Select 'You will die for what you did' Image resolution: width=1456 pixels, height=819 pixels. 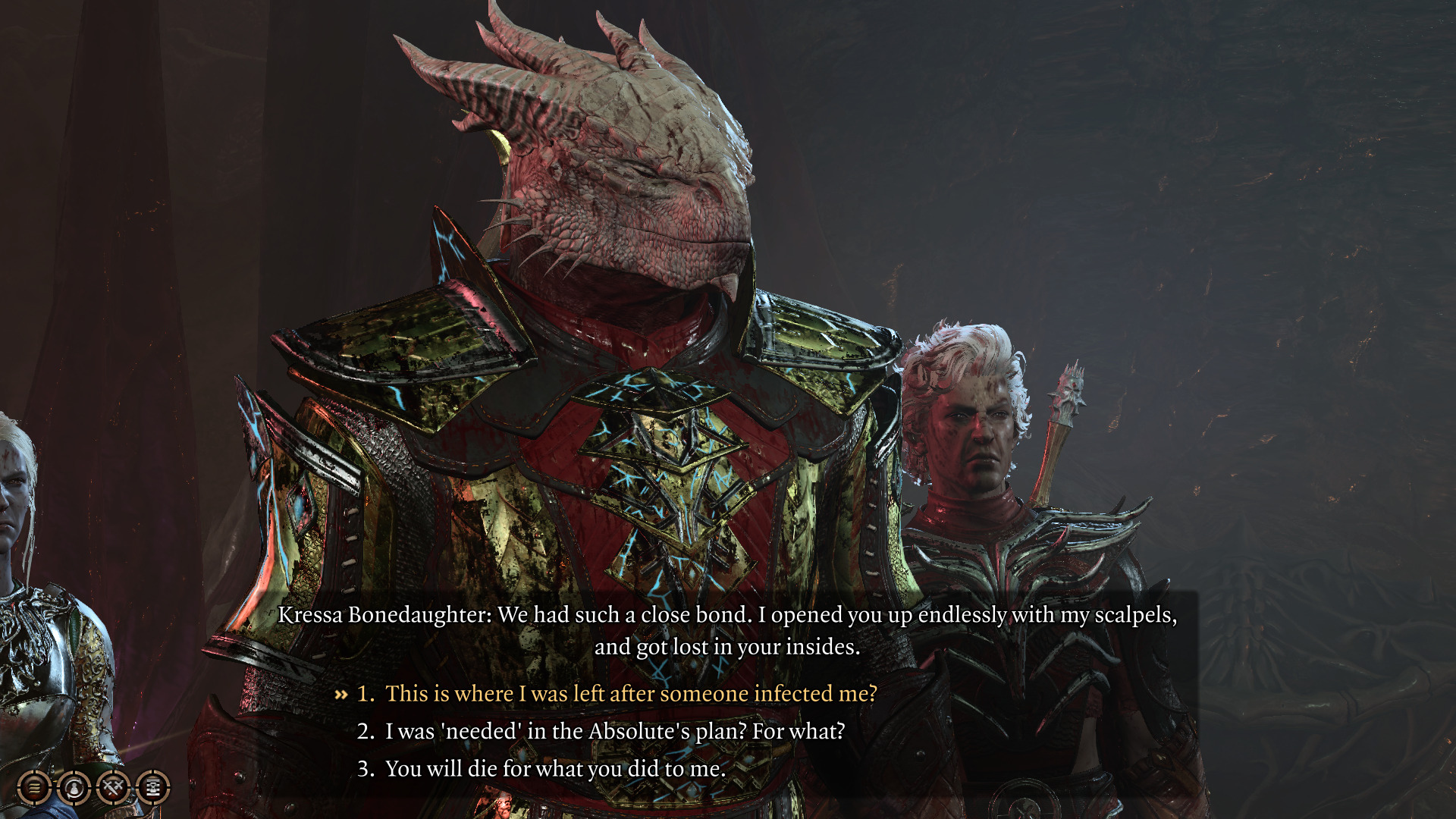[555, 769]
